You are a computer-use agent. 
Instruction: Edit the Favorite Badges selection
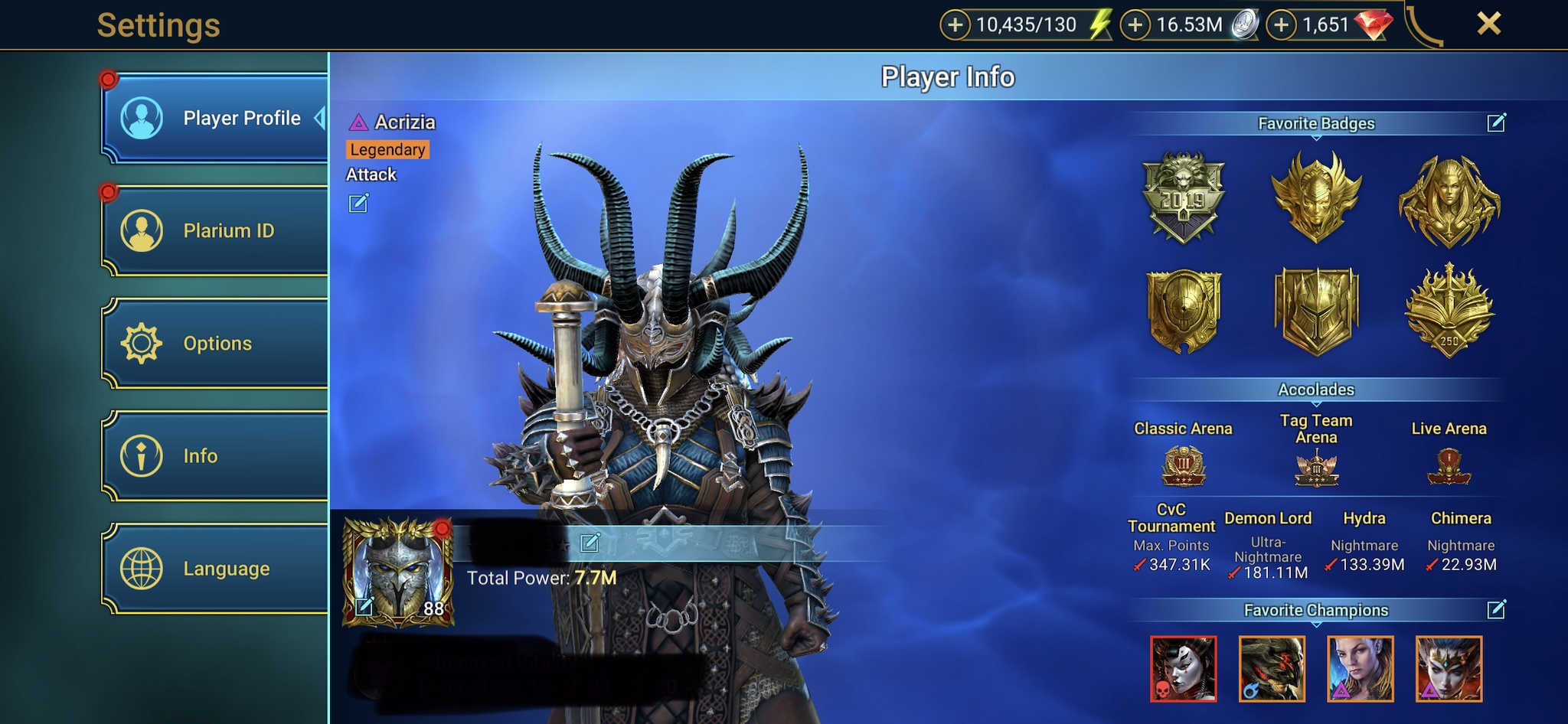[x=1496, y=123]
